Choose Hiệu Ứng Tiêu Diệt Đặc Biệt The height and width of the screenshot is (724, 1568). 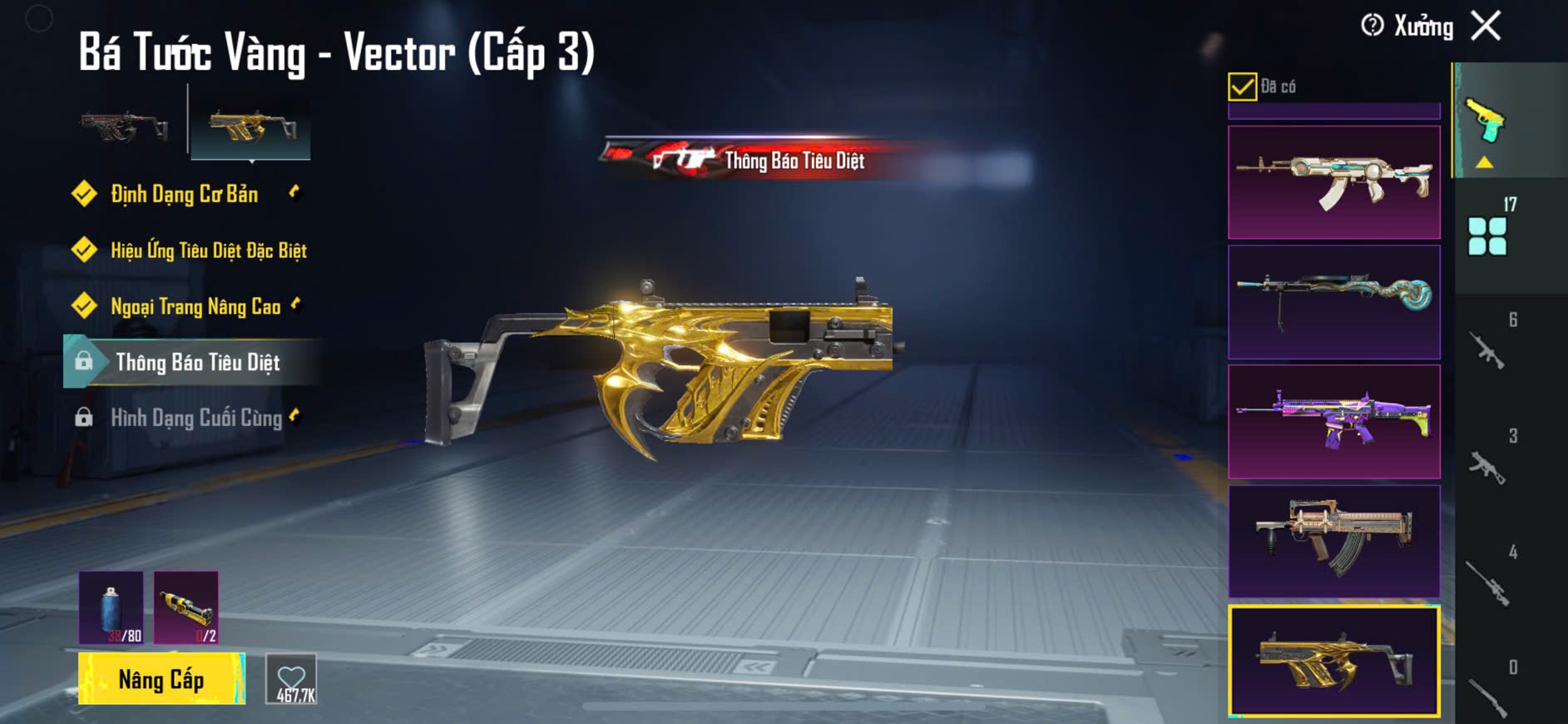(208, 250)
